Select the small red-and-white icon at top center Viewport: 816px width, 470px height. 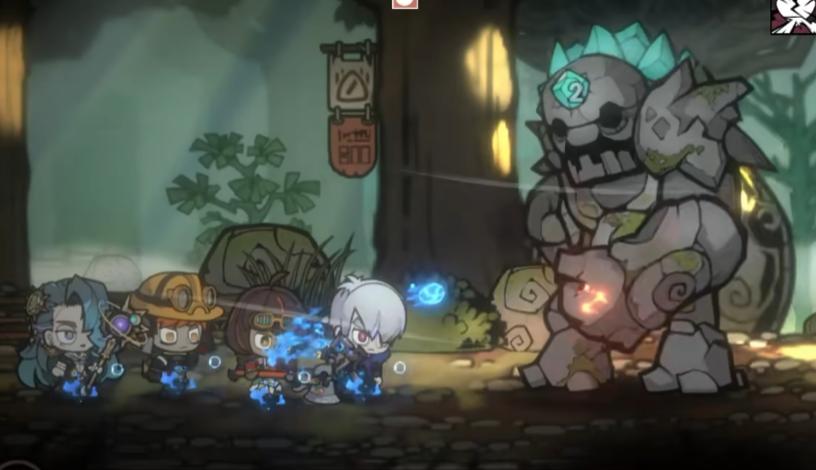coord(405,4)
